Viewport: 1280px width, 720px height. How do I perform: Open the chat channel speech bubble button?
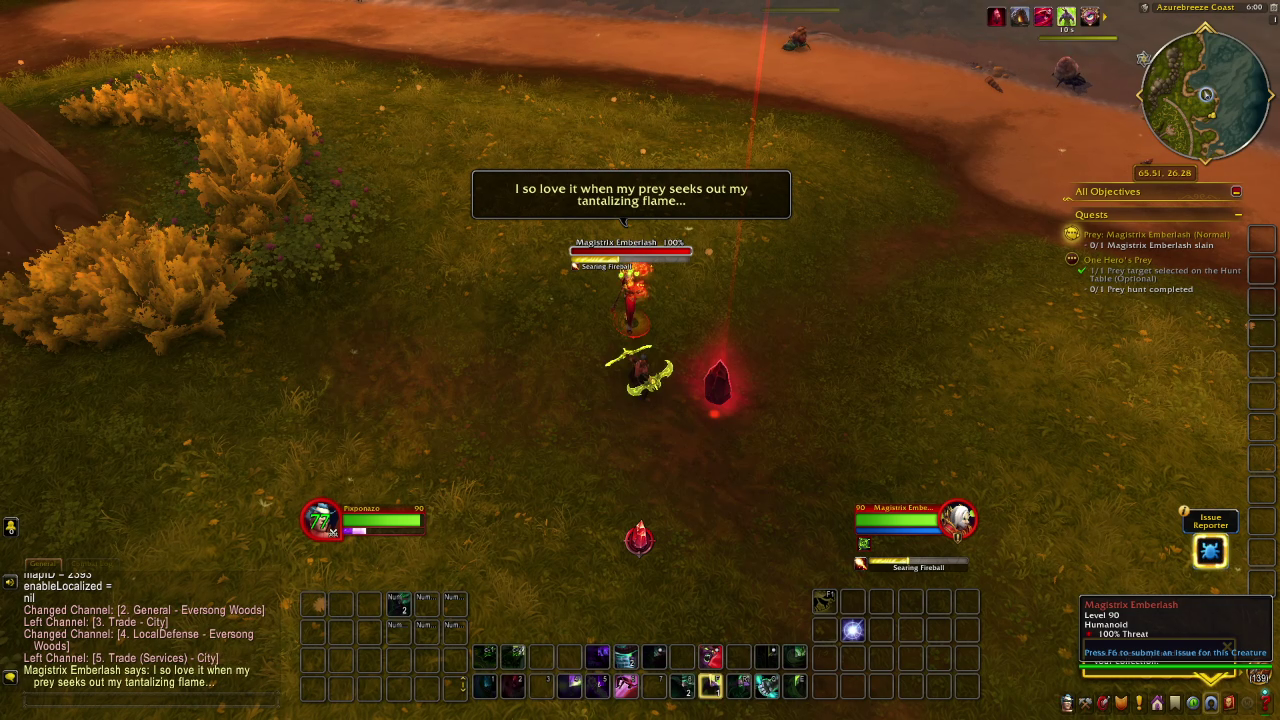point(10,581)
